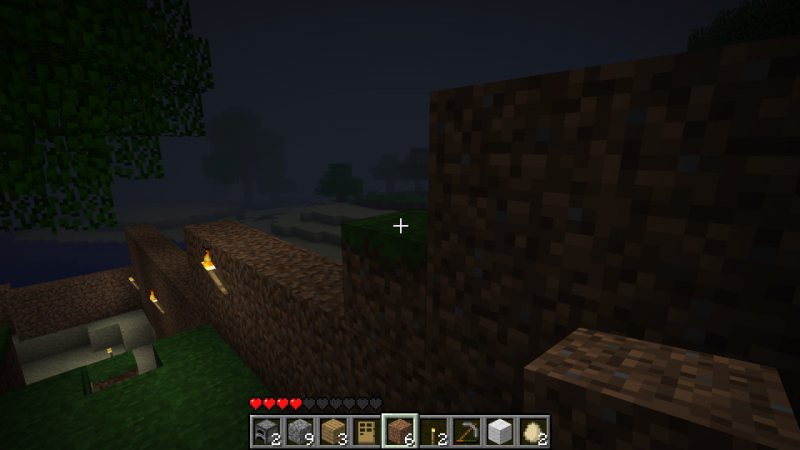This screenshot has height=450, width=800.
Task: Choose the cobblestone stack in the hotbar
Action: point(299,431)
